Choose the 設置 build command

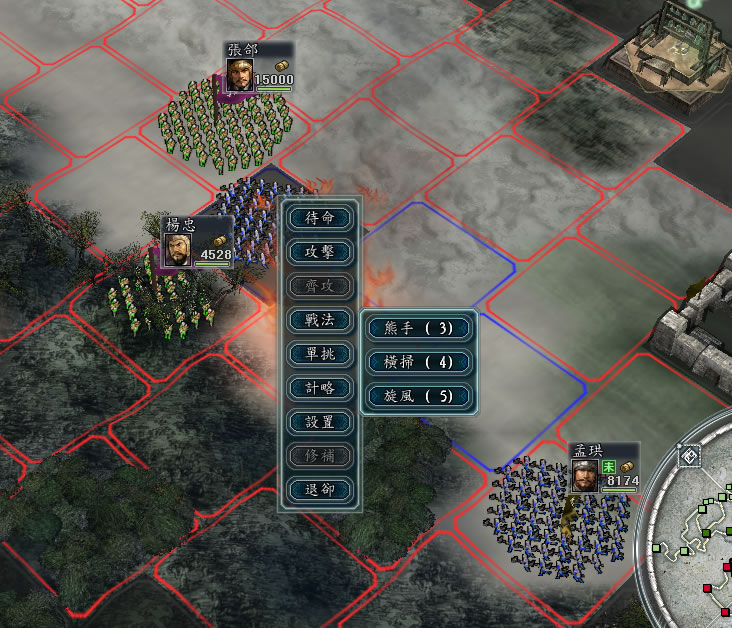coord(319,422)
